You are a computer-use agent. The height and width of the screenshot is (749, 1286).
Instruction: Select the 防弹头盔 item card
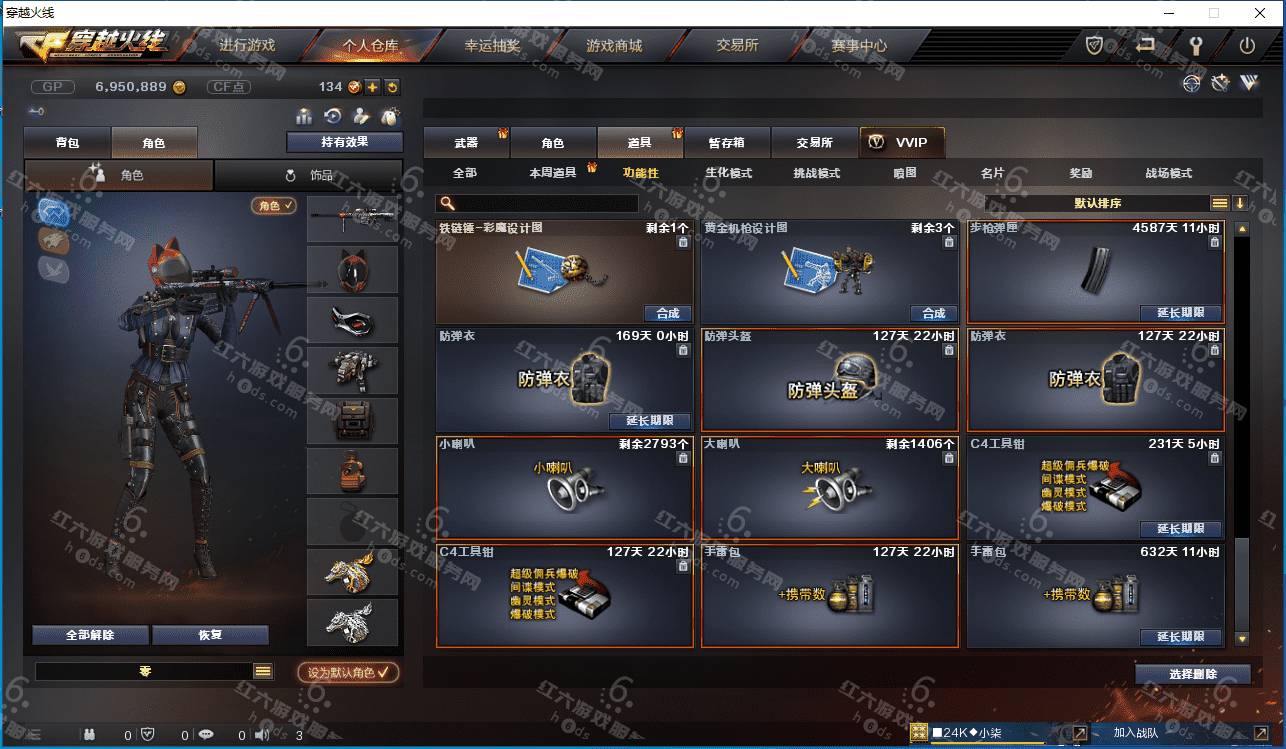[830, 380]
